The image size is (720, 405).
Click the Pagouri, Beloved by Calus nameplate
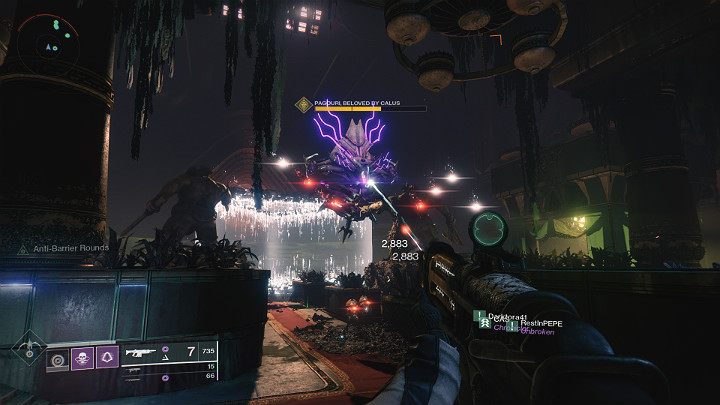[x=365, y=102]
